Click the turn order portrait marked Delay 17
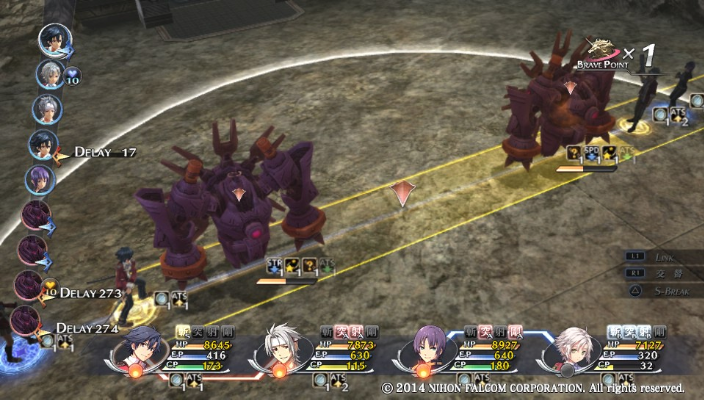 click(42, 145)
